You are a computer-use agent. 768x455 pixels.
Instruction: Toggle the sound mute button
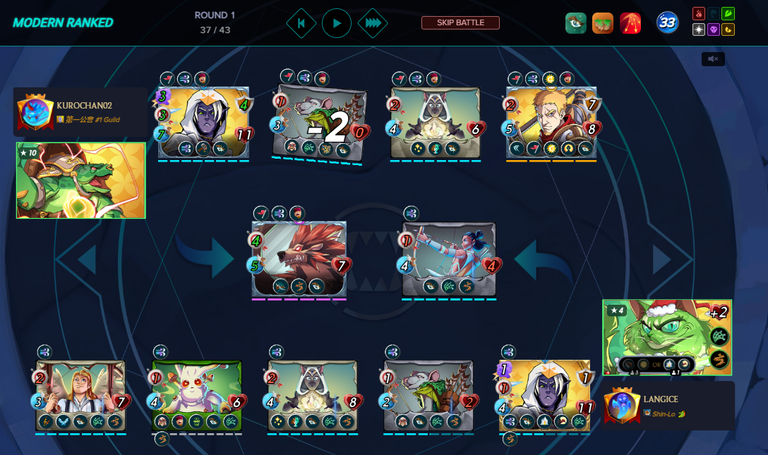(713, 59)
